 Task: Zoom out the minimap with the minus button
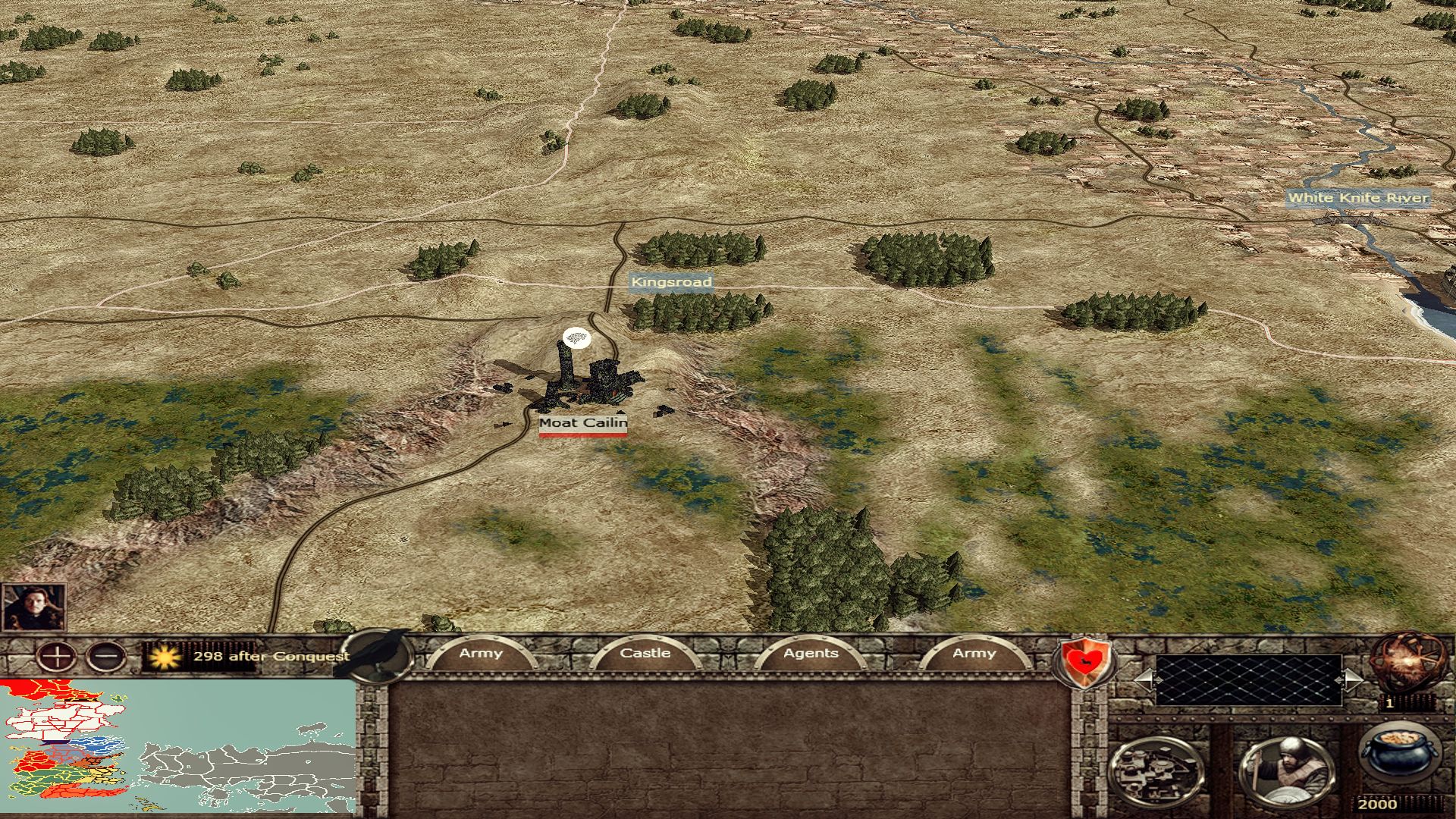pos(106,655)
